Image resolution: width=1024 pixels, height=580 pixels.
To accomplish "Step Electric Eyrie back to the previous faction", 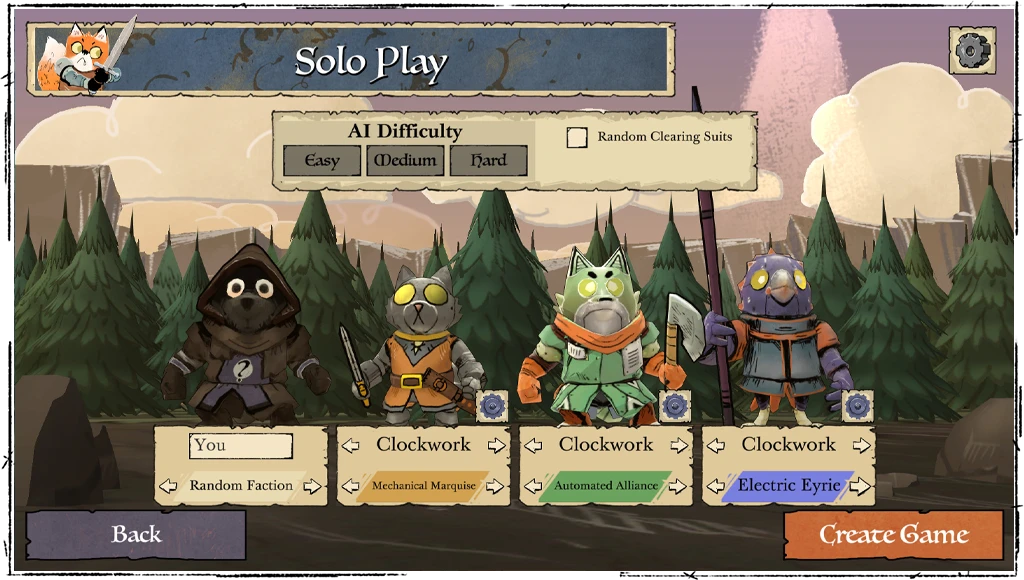I will coord(716,487).
